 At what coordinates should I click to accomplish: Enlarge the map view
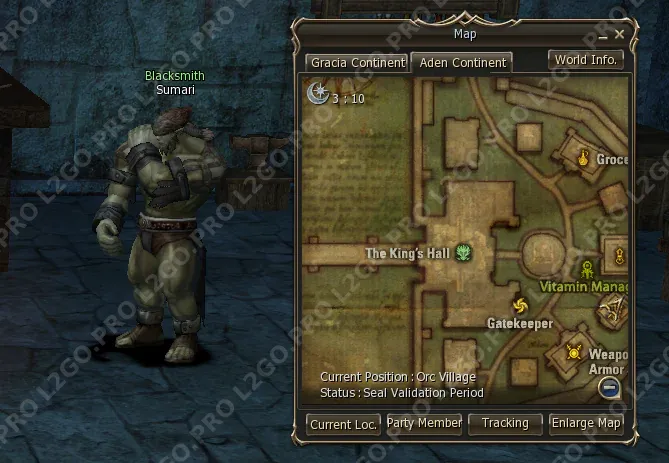point(586,423)
